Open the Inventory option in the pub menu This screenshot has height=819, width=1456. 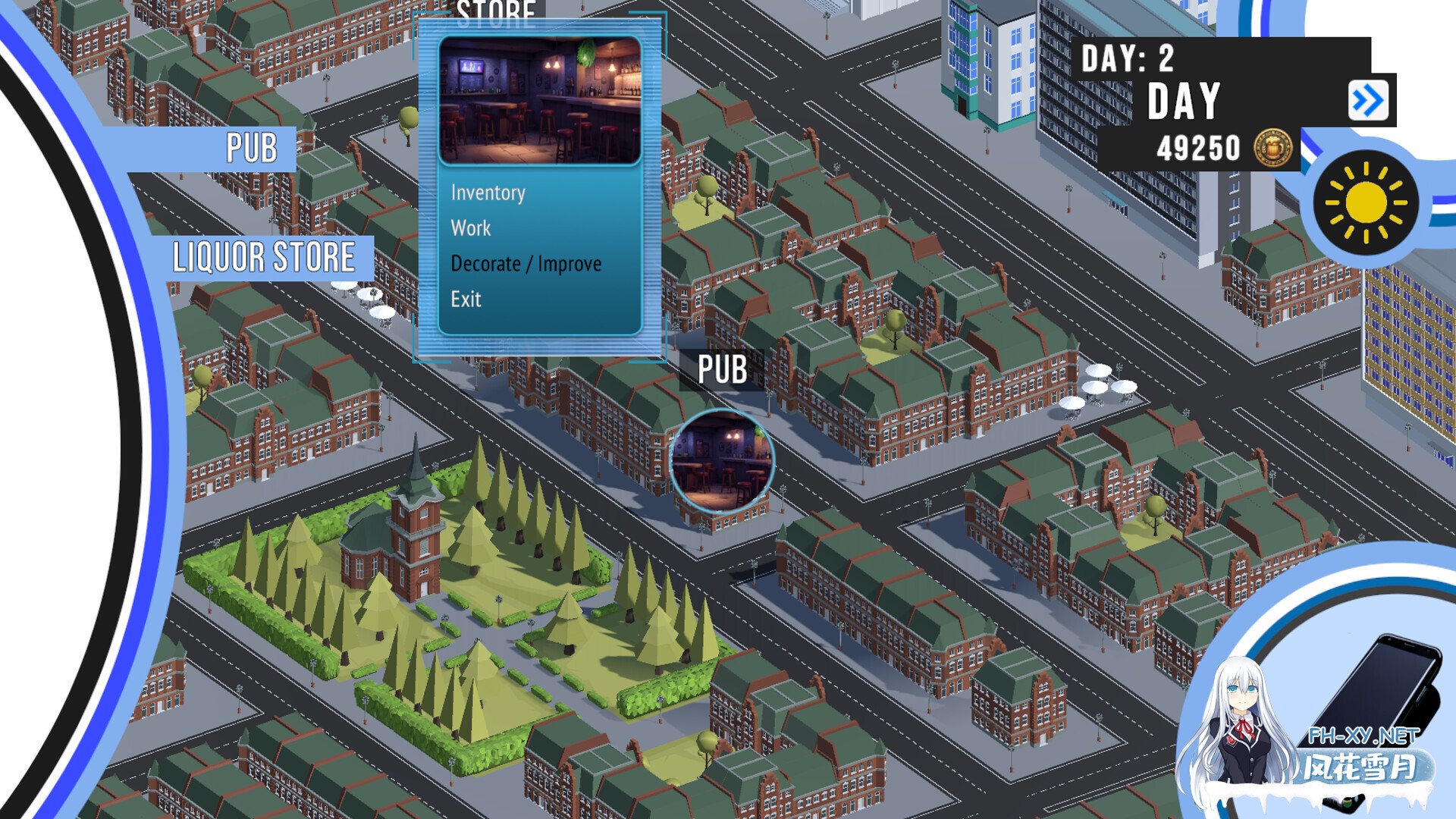pos(488,193)
